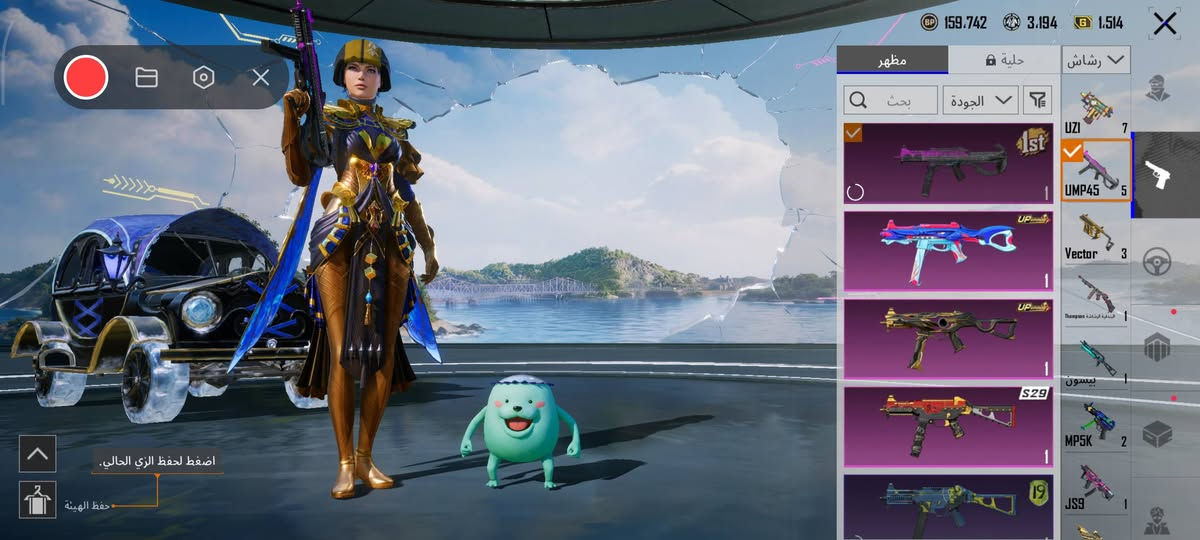This screenshot has width=1200, height=540.
Task: Open the skin filter funnel button
Action: pos(1039,100)
